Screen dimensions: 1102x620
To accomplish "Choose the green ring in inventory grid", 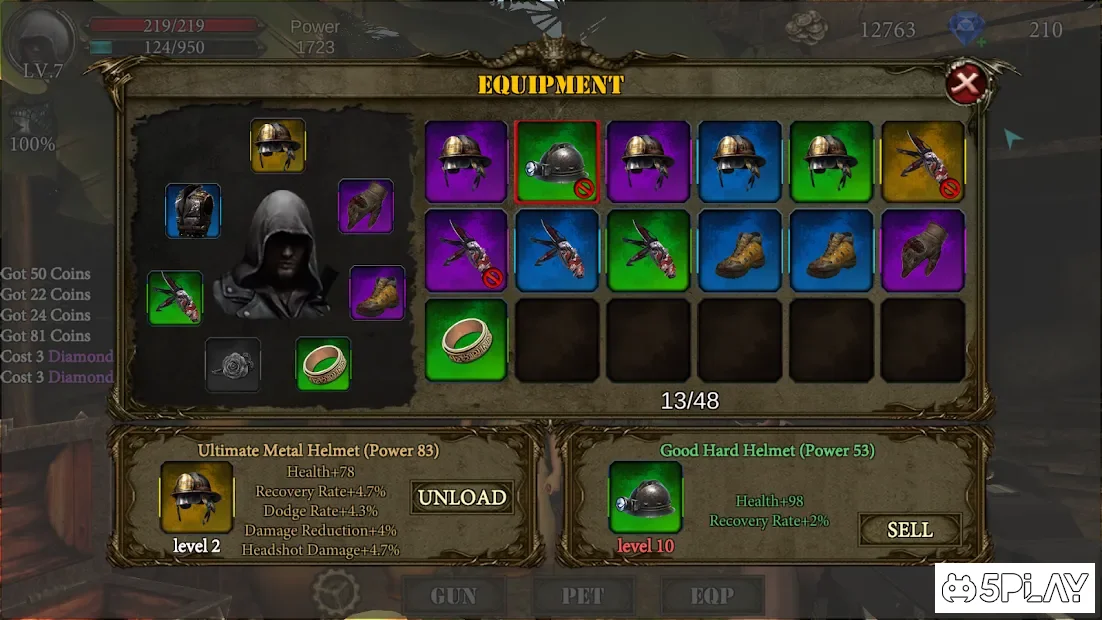I will coord(466,340).
